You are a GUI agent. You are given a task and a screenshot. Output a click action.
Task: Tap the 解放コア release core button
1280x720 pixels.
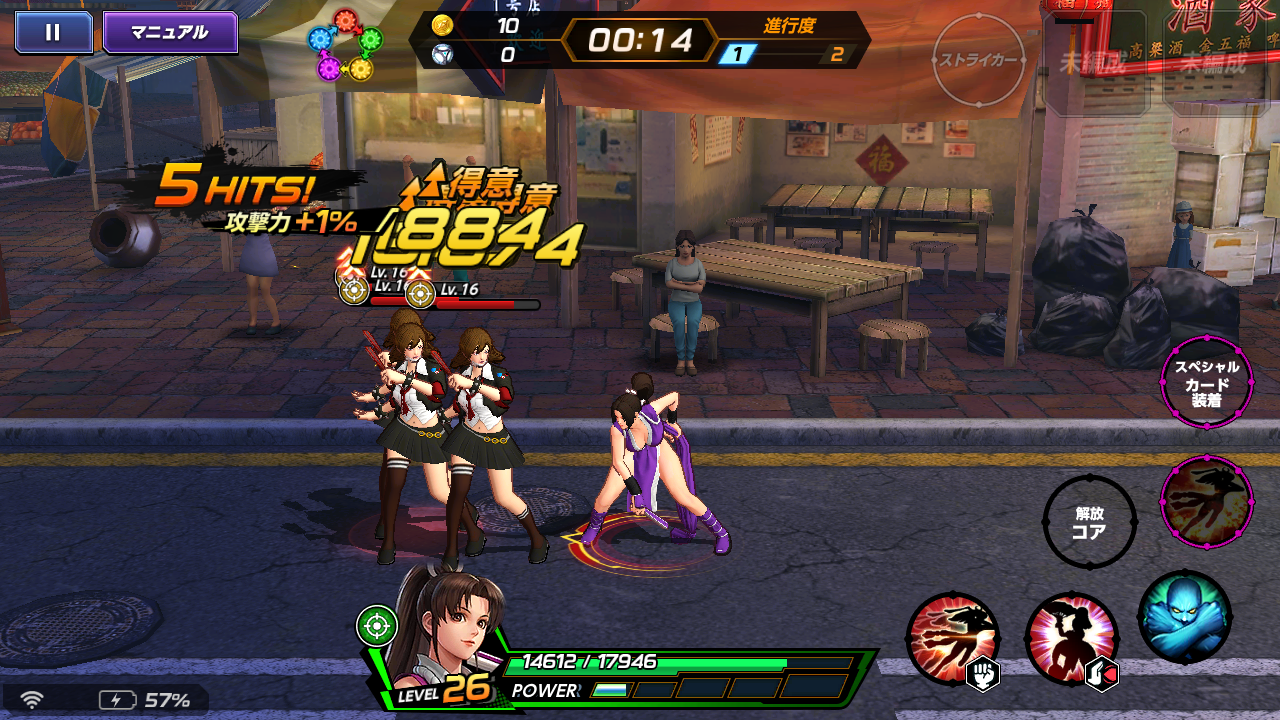click(x=1089, y=521)
